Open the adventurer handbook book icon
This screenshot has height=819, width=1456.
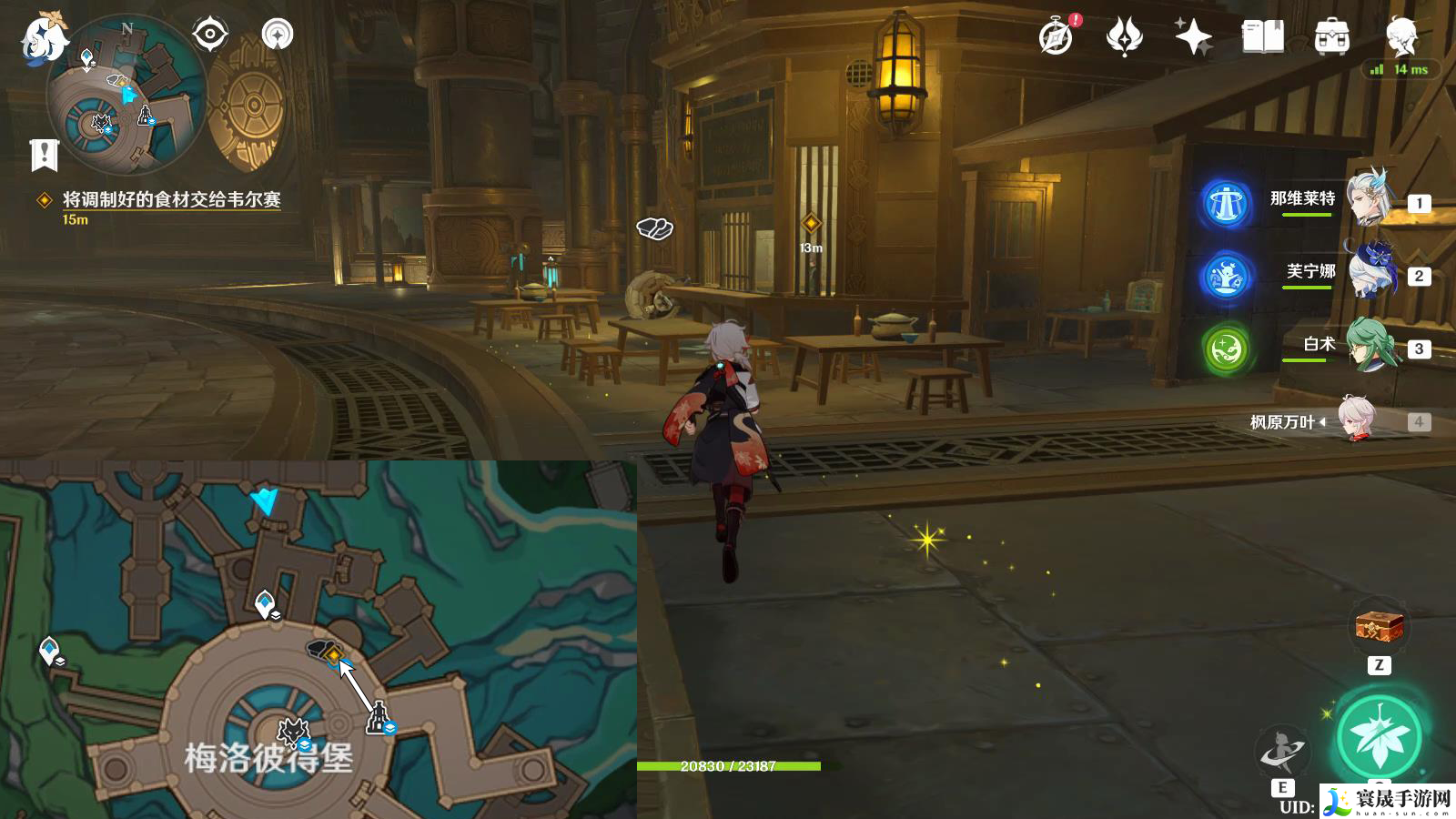[x=1262, y=37]
